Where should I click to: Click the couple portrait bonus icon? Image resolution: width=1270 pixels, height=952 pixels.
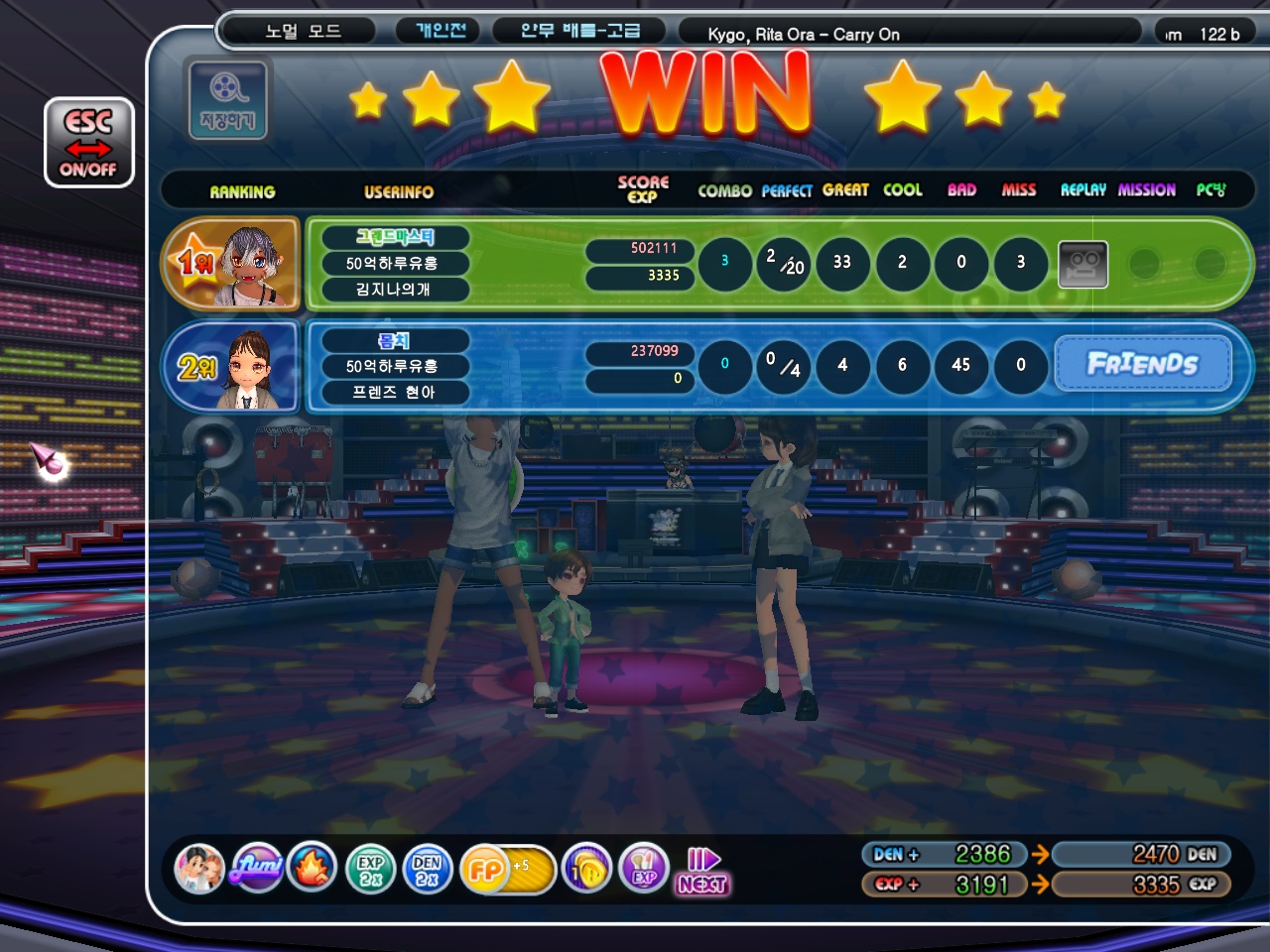pyautogui.click(x=199, y=870)
